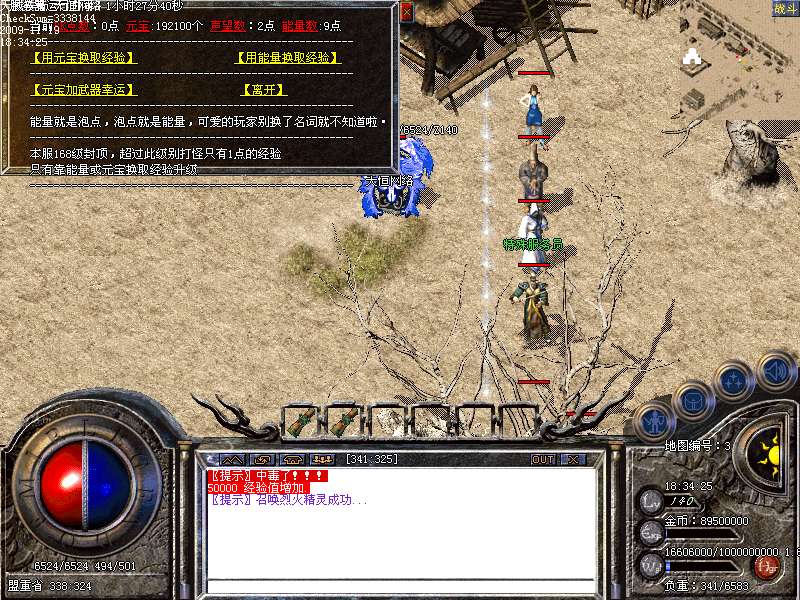Use the first scroll in the quick belt
Image resolution: width=800 pixels, height=600 pixels.
click(x=301, y=422)
